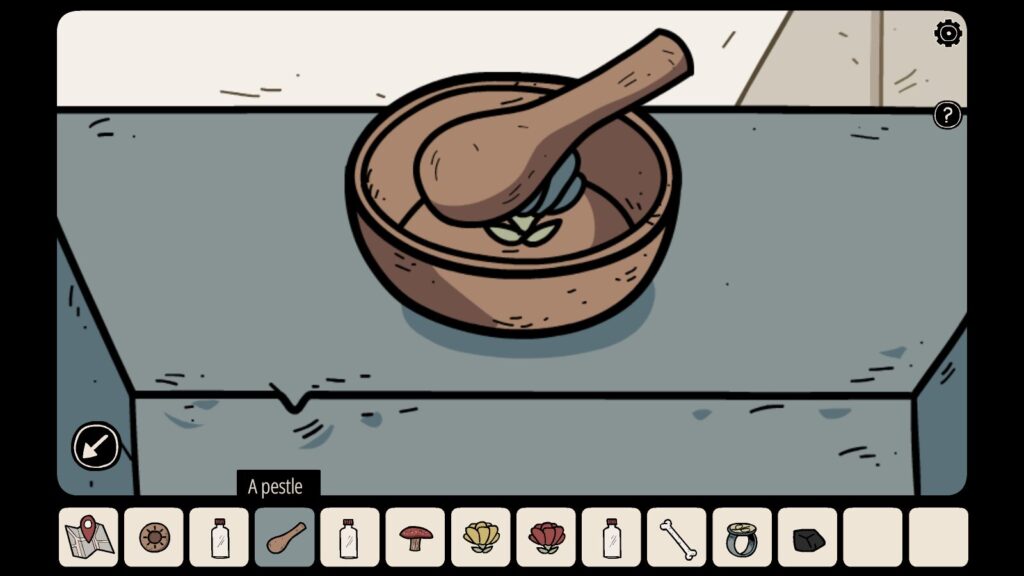Choose the bone from inventory
Screen dimensions: 1024x576
tap(677, 537)
